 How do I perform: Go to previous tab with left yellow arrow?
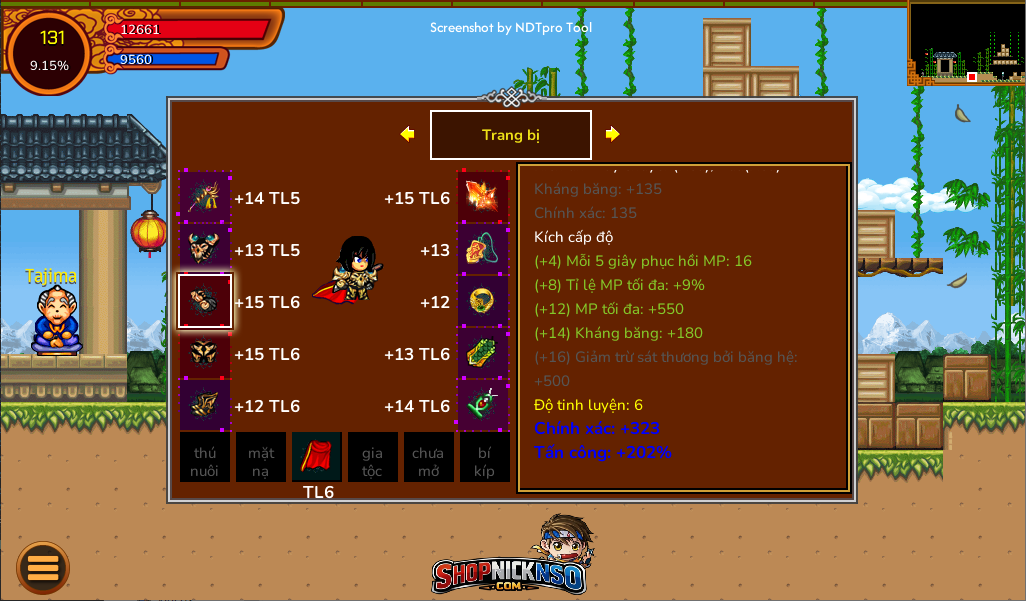[407, 134]
